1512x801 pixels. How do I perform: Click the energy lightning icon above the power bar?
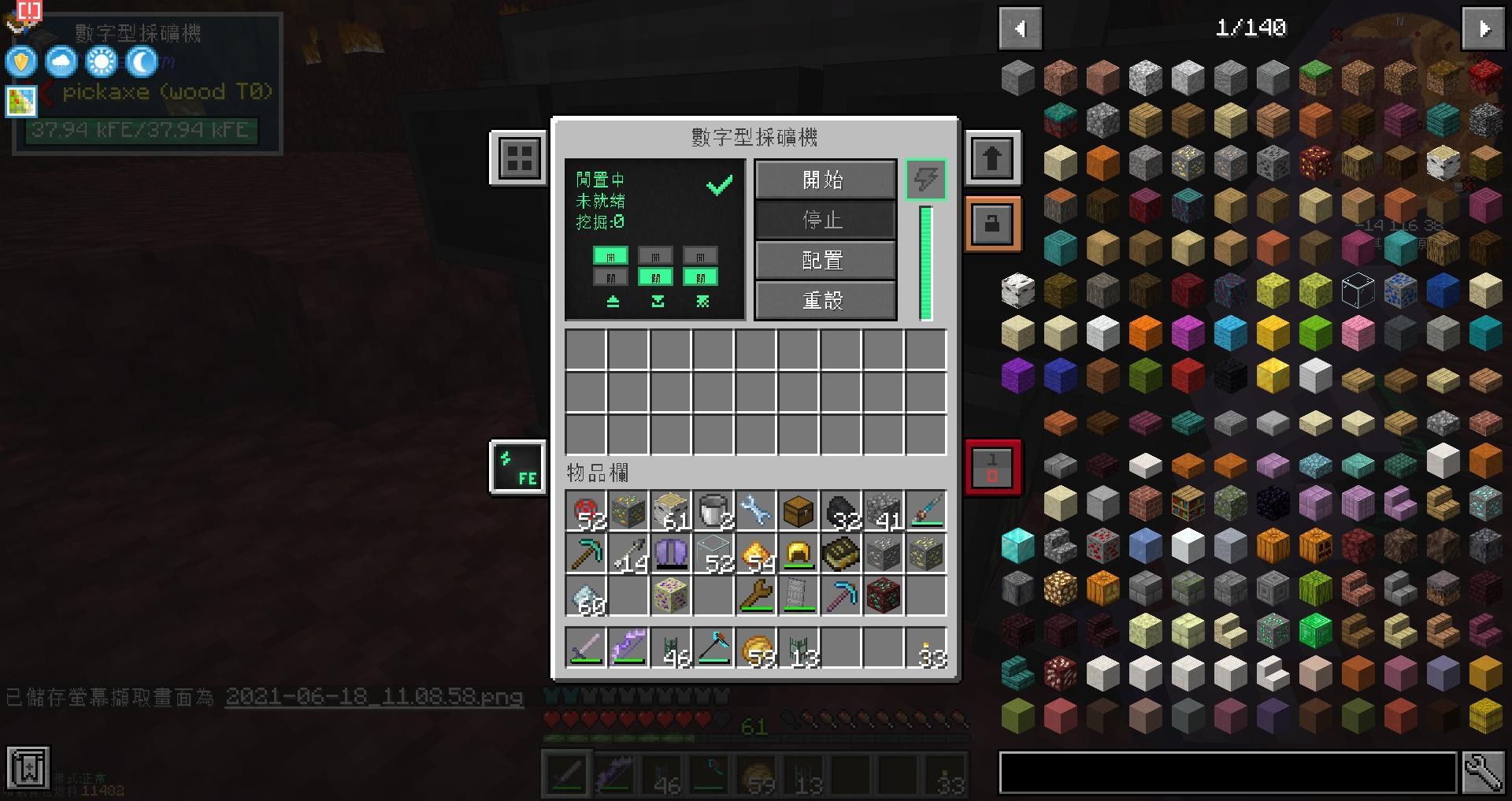[925, 180]
